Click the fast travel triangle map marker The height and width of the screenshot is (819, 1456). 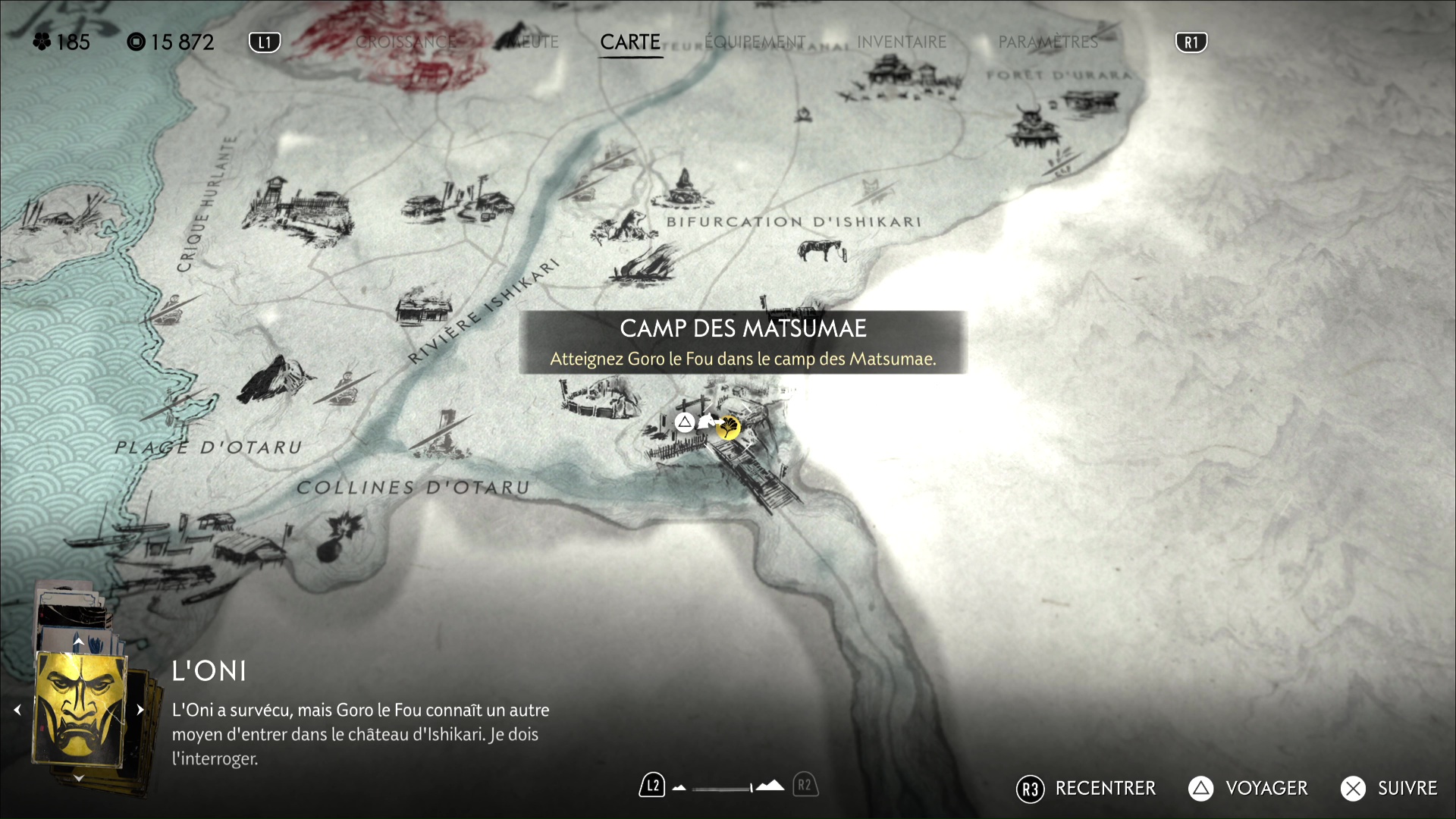[685, 422]
